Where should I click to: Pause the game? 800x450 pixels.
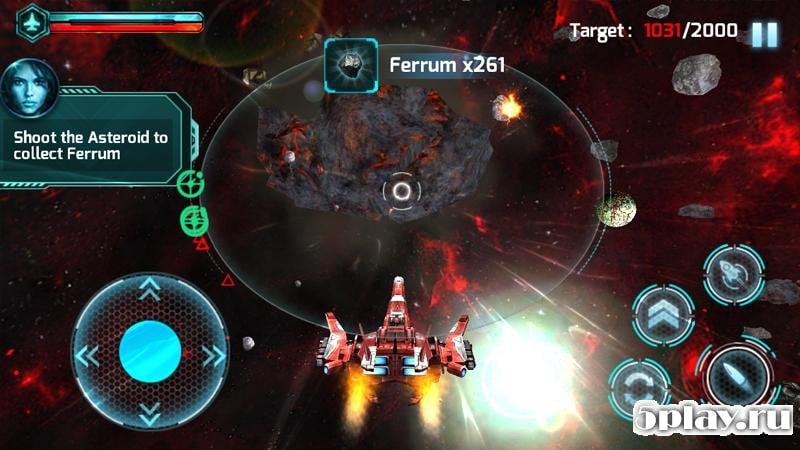[x=764, y=33]
